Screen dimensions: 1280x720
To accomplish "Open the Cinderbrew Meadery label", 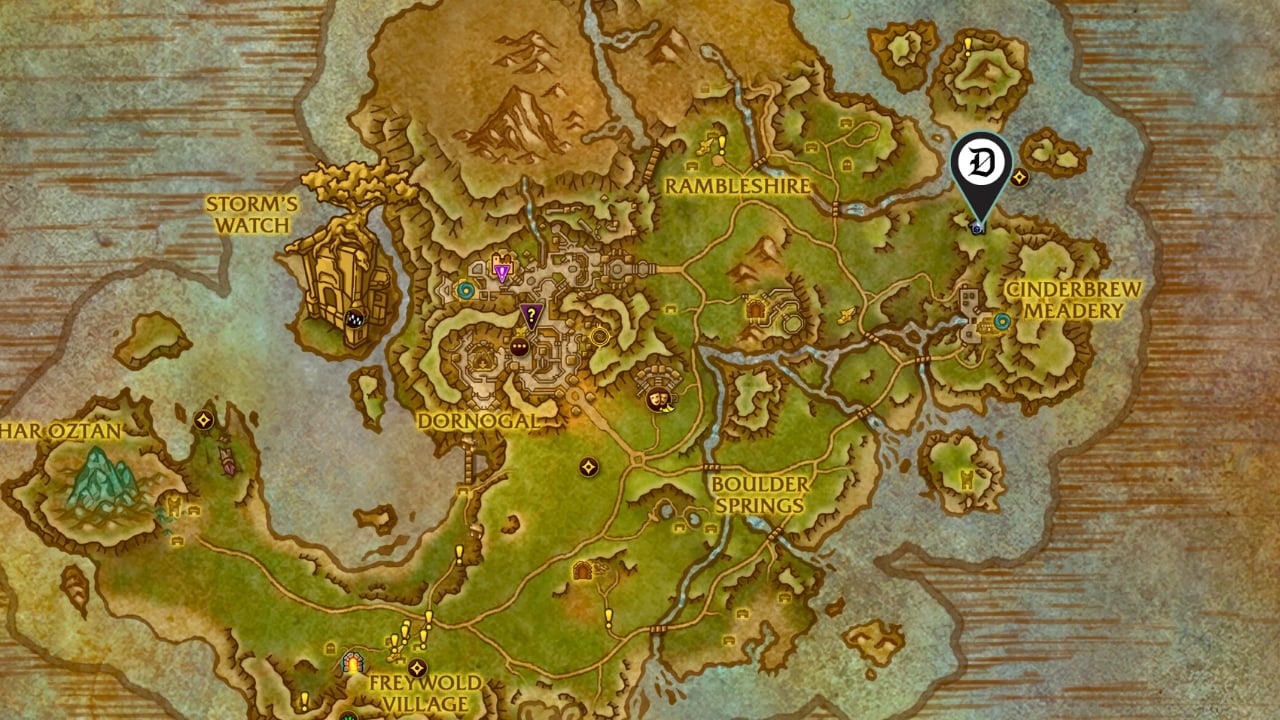I will tap(1072, 297).
